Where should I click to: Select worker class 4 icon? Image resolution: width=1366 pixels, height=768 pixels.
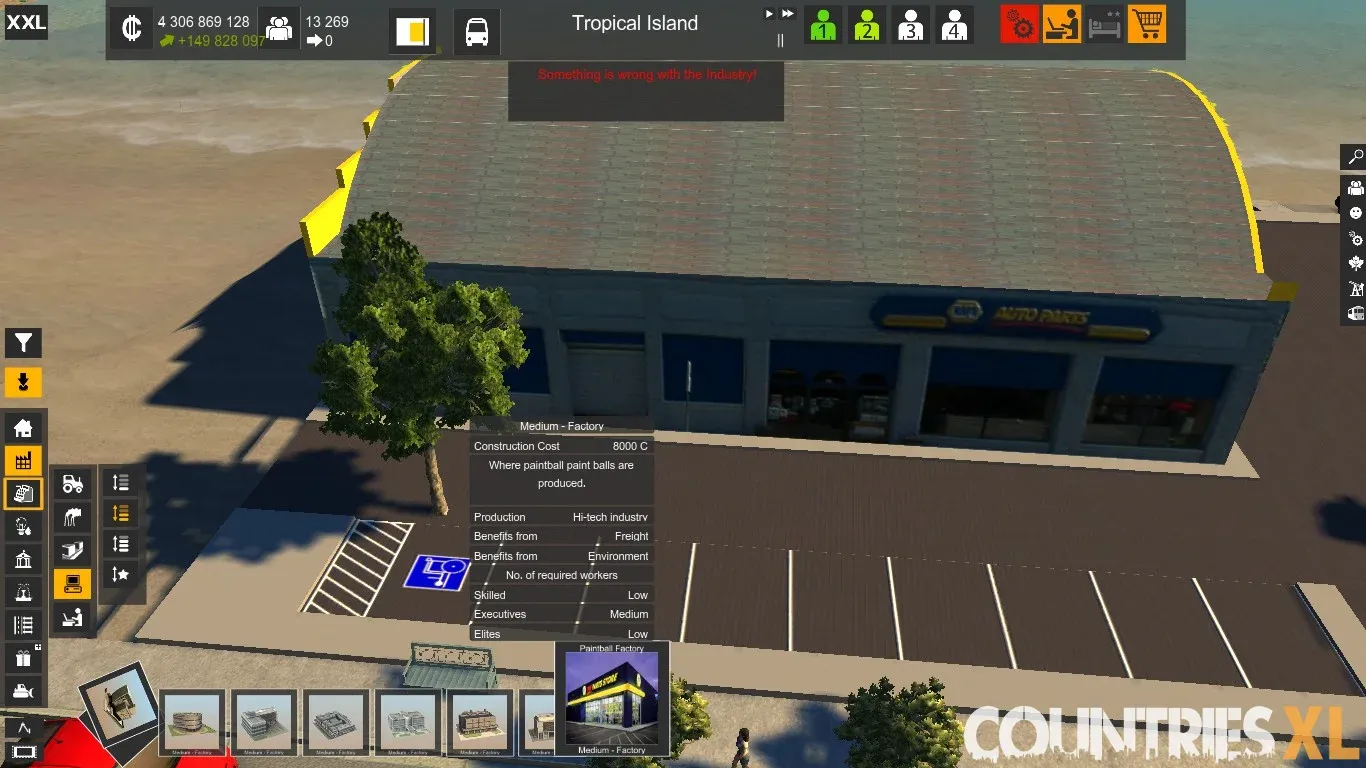coord(954,25)
